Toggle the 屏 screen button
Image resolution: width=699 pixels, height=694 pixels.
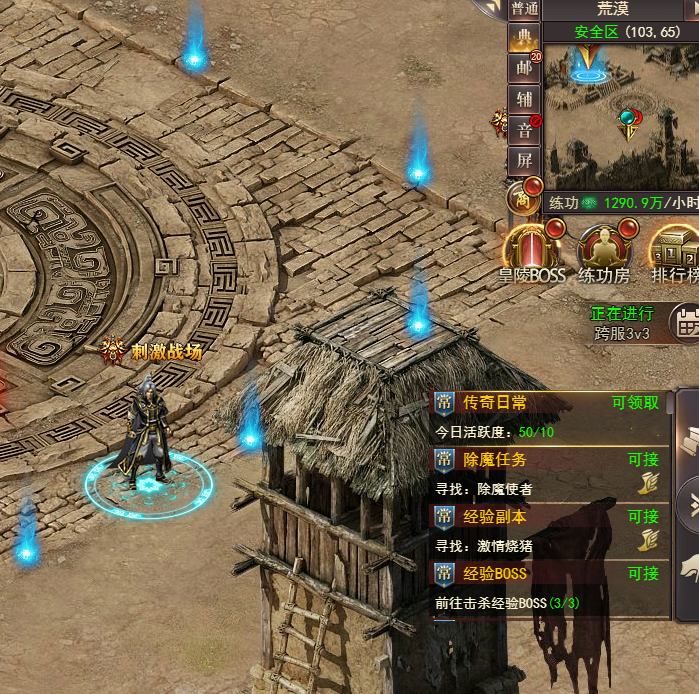tap(523, 160)
